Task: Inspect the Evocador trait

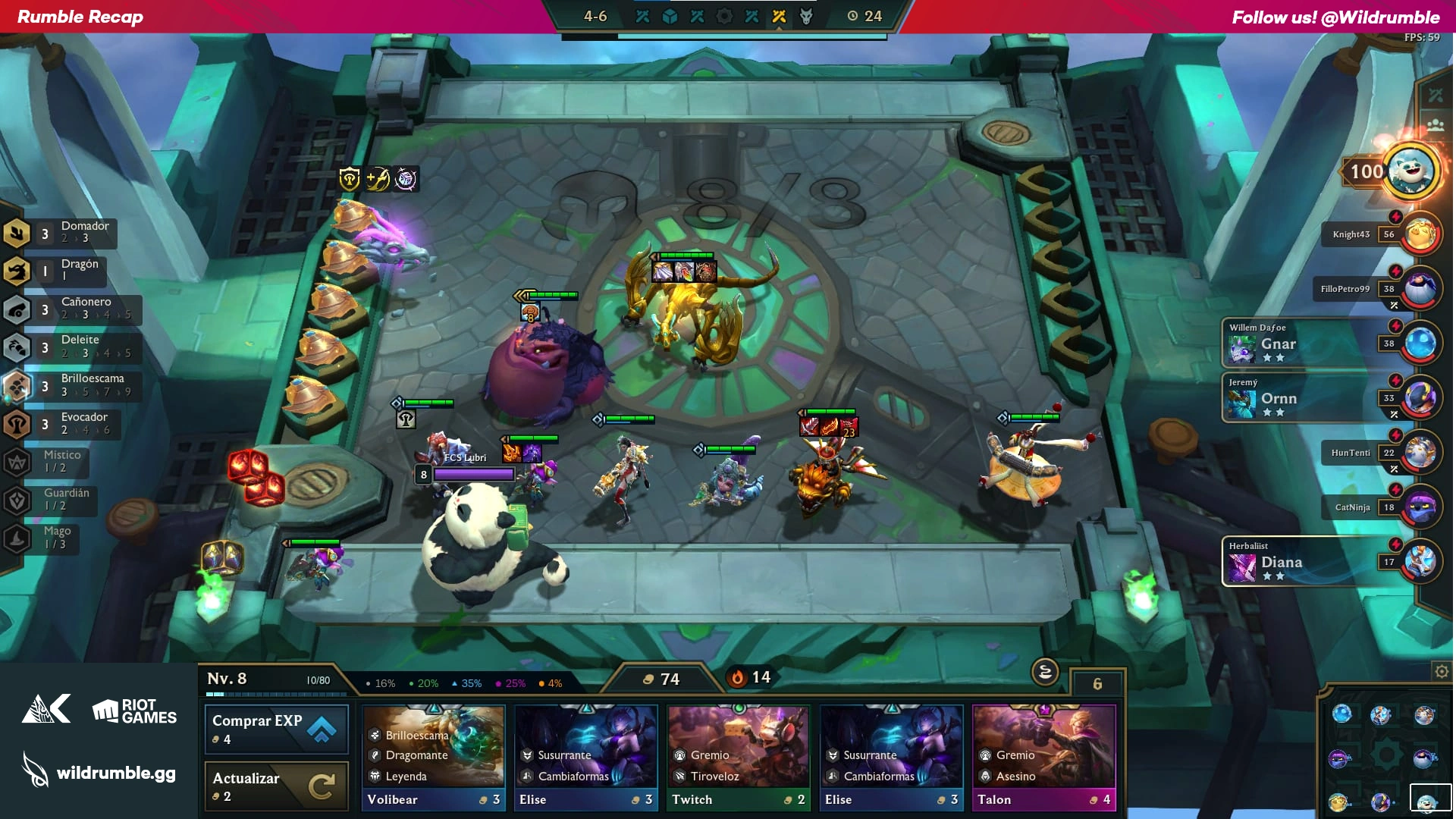Action: [x=64, y=423]
